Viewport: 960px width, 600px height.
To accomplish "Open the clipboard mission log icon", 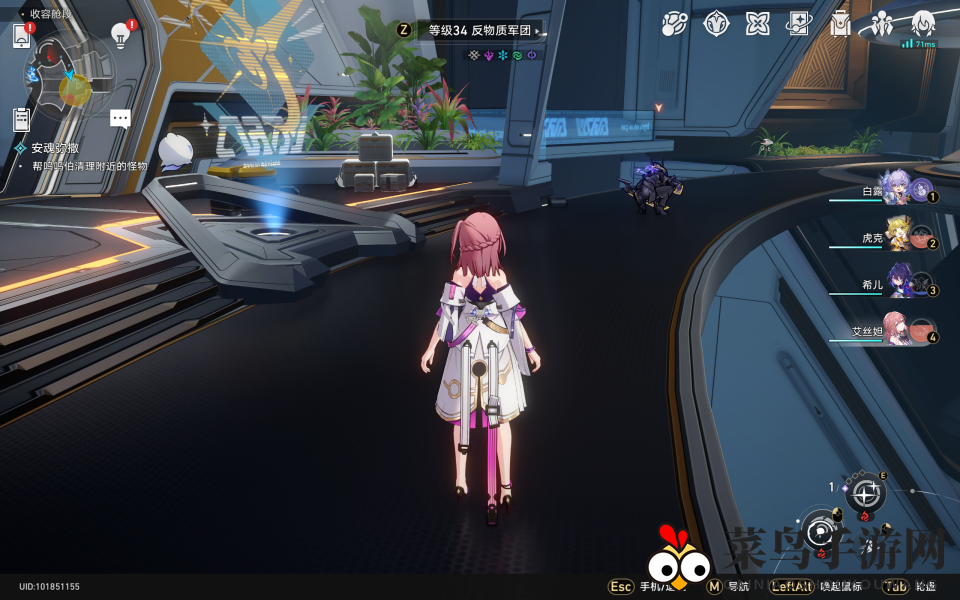I will [22, 119].
